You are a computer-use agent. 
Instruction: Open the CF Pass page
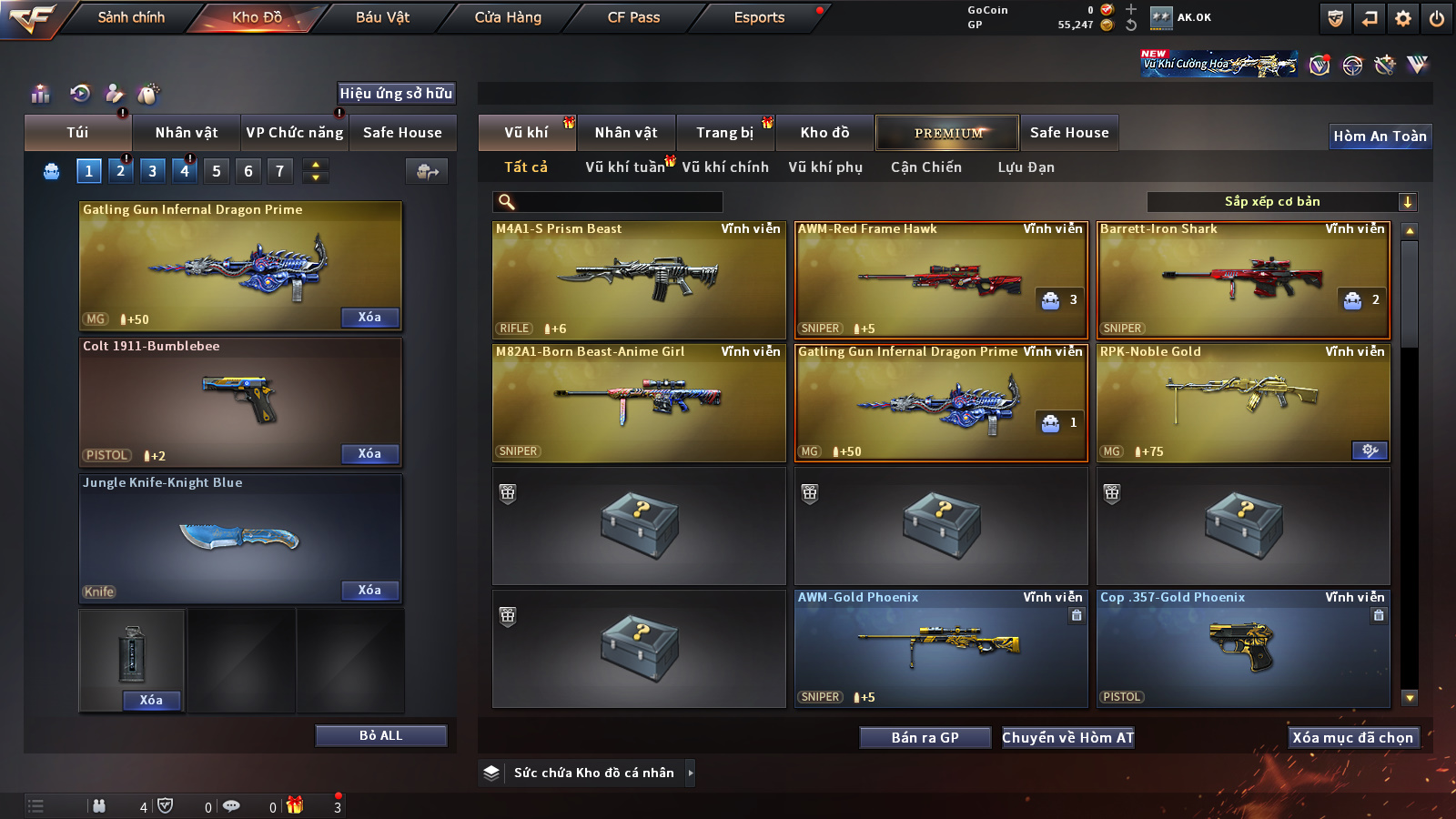pos(633,17)
